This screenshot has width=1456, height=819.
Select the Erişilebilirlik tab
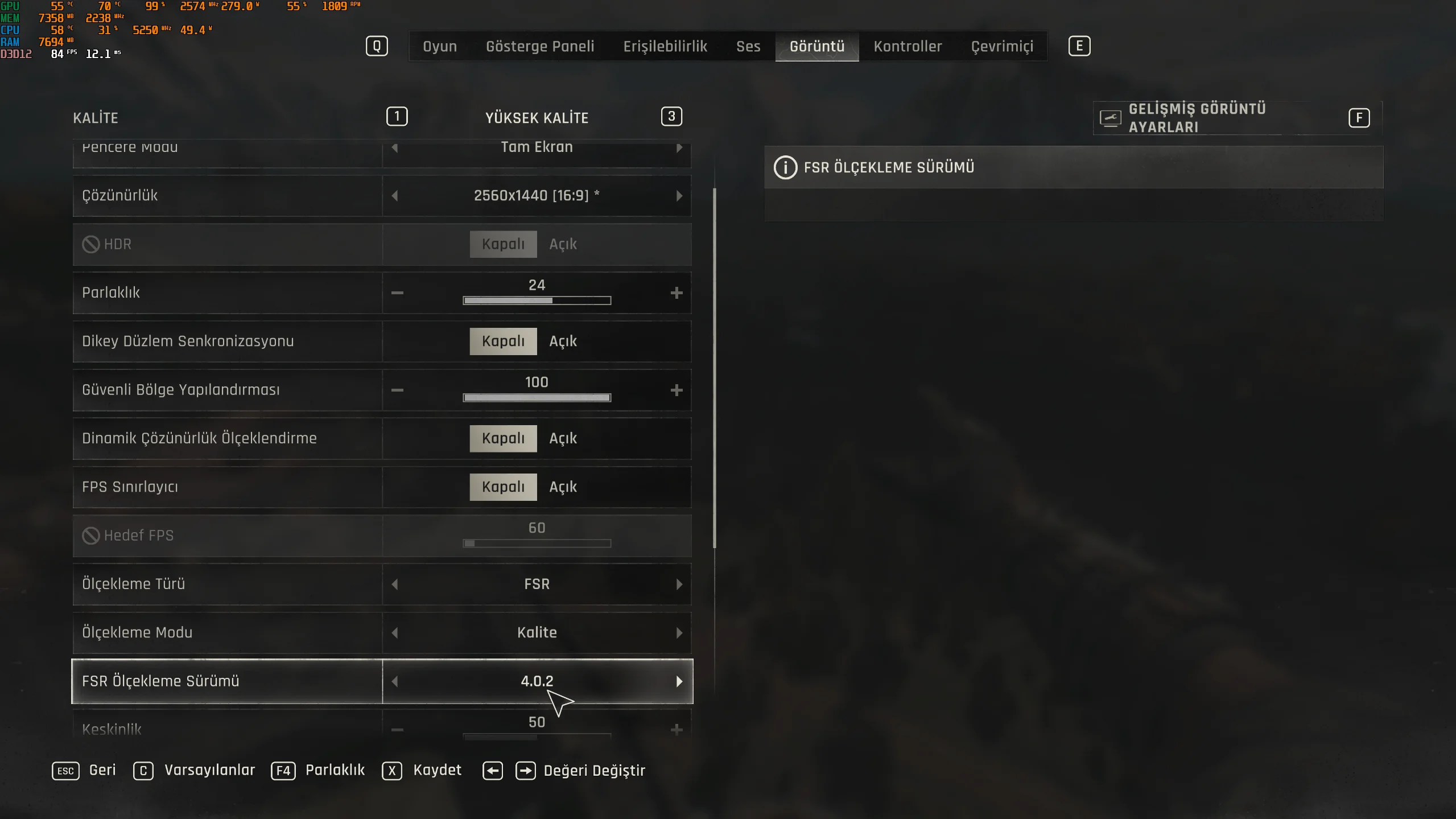pyautogui.click(x=665, y=46)
